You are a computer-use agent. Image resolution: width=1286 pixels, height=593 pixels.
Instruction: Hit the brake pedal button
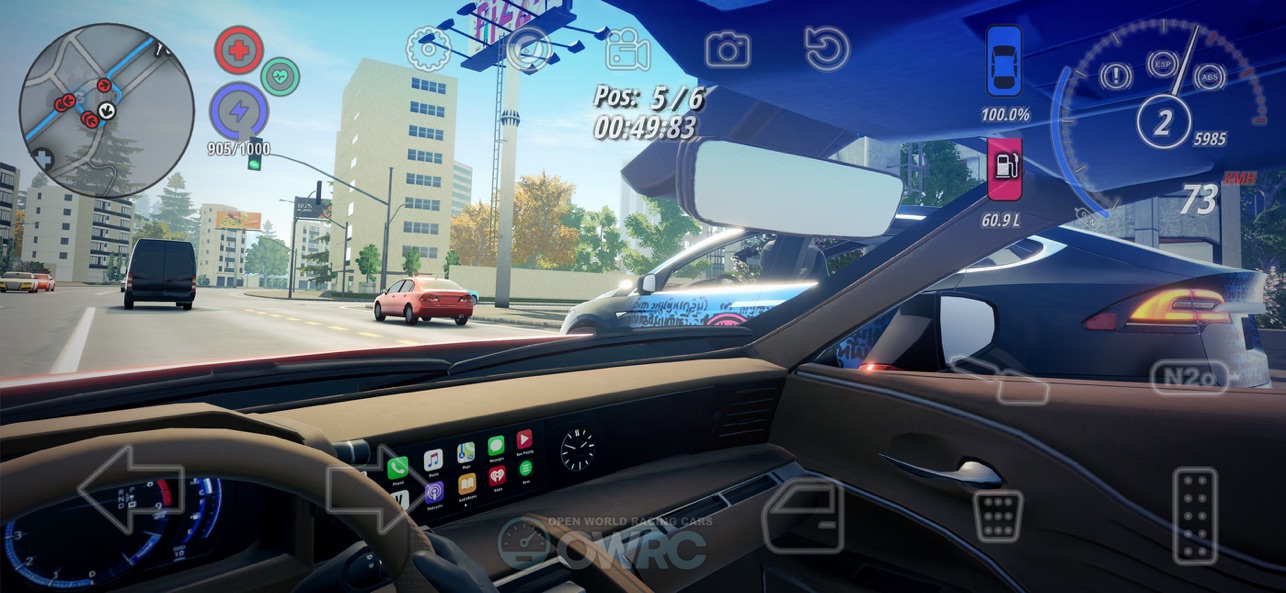point(998,516)
